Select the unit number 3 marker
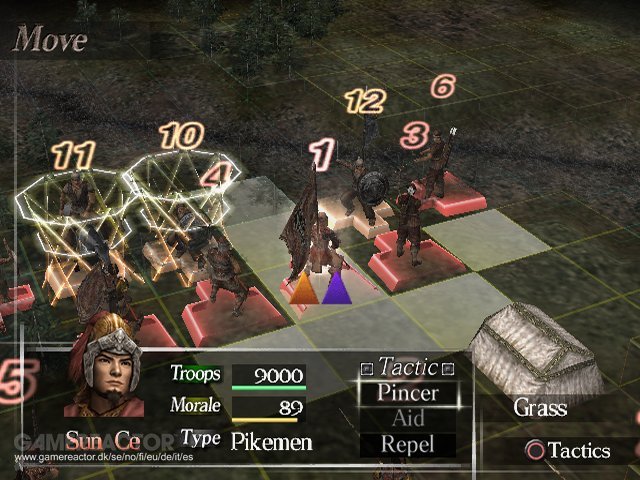This screenshot has height=480, width=640. pyautogui.click(x=414, y=133)
